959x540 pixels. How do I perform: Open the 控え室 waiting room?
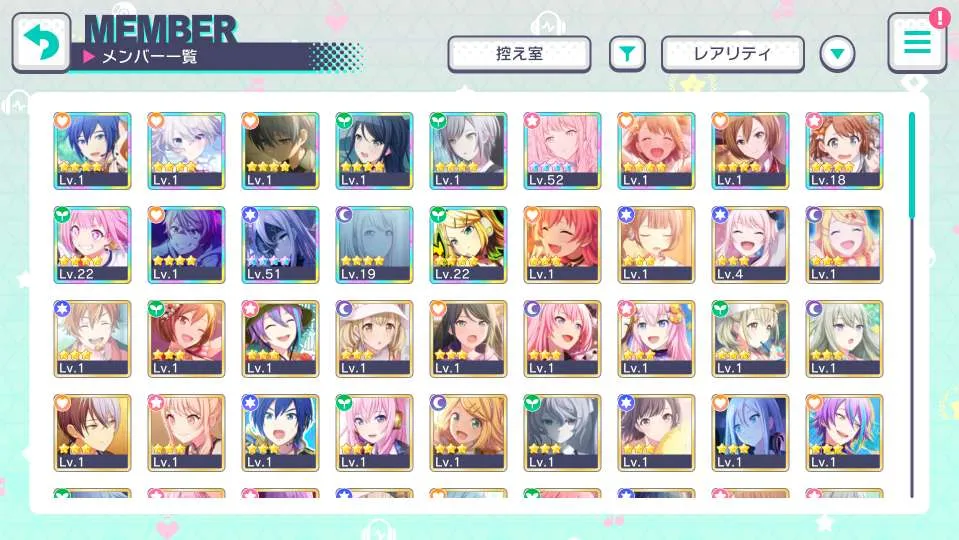(519, 54)
